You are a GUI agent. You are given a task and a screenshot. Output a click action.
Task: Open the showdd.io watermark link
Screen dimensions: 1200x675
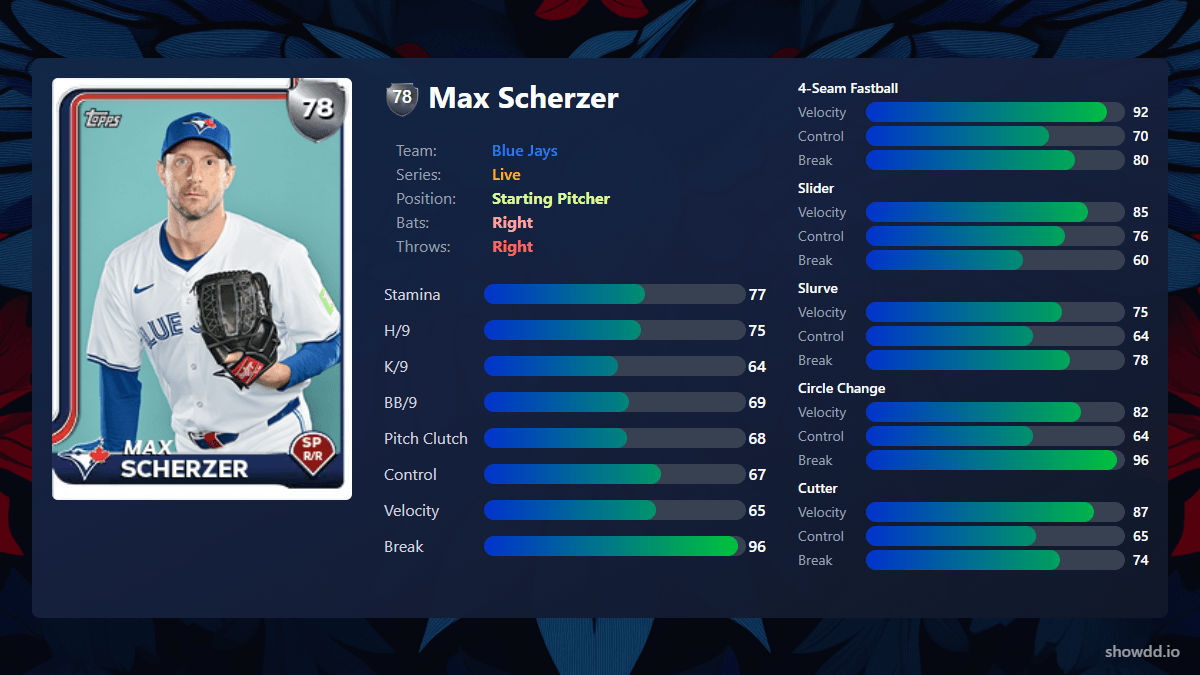[1142, 651]
